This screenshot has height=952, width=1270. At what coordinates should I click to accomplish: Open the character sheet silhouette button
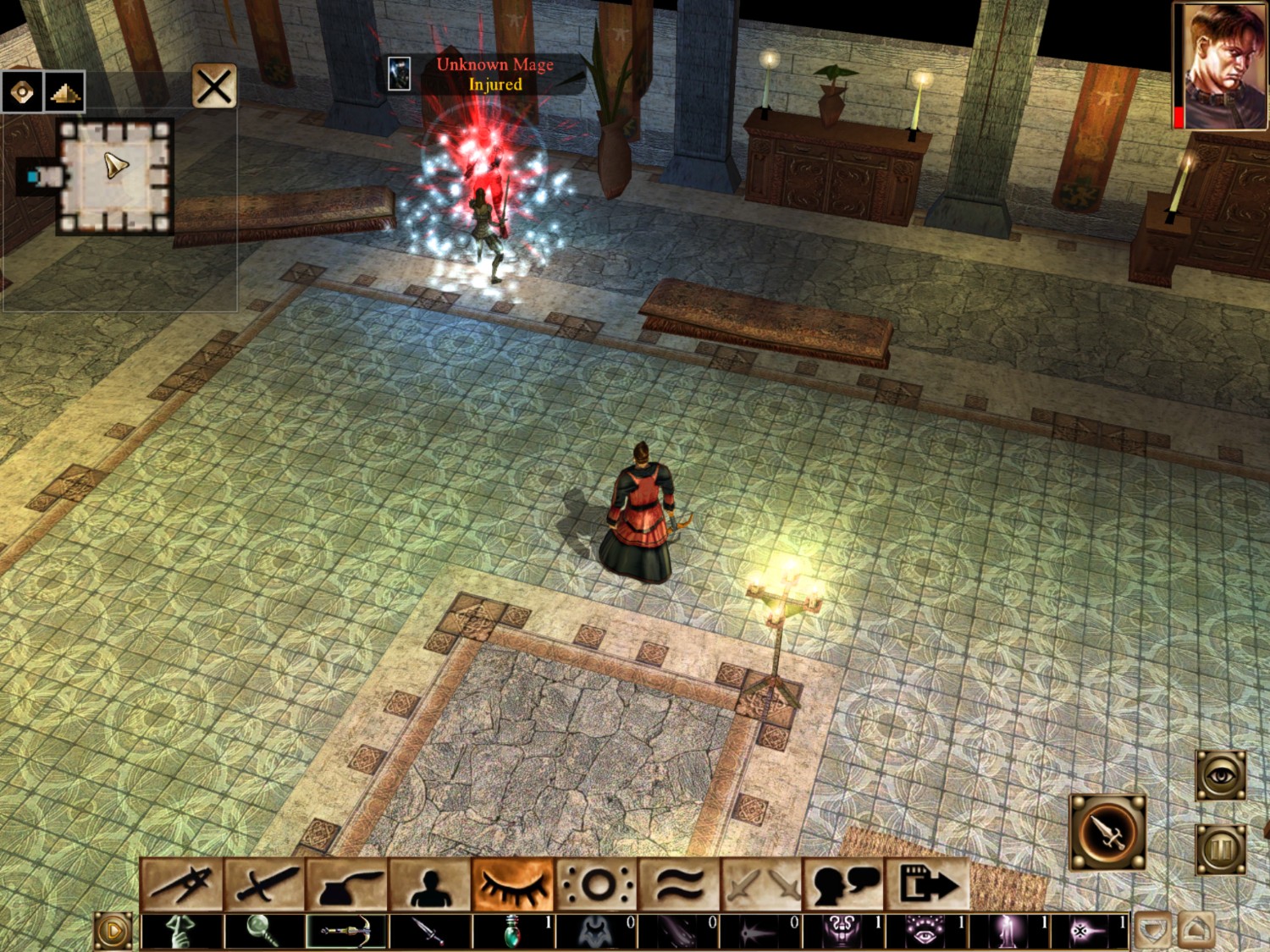(x=430, y=885)
